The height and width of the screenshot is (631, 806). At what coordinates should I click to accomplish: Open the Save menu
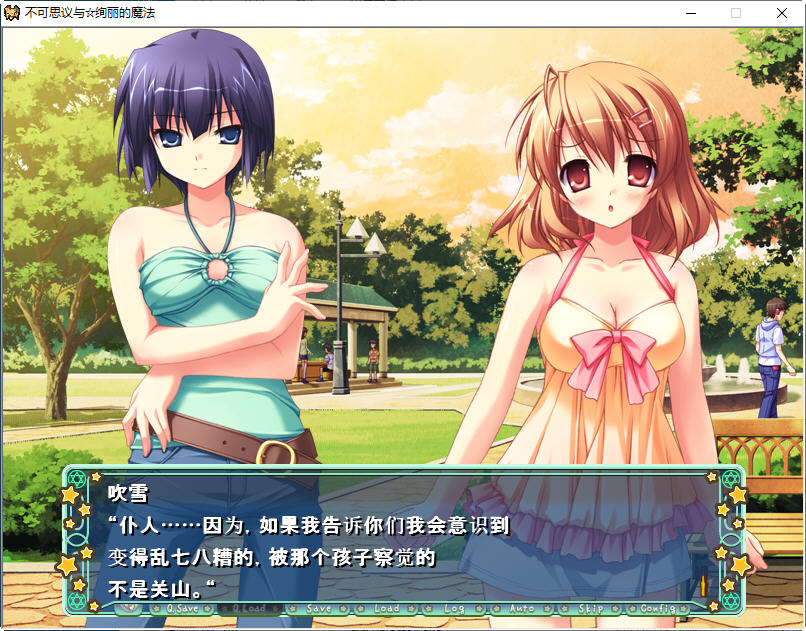tap(319, 608)
